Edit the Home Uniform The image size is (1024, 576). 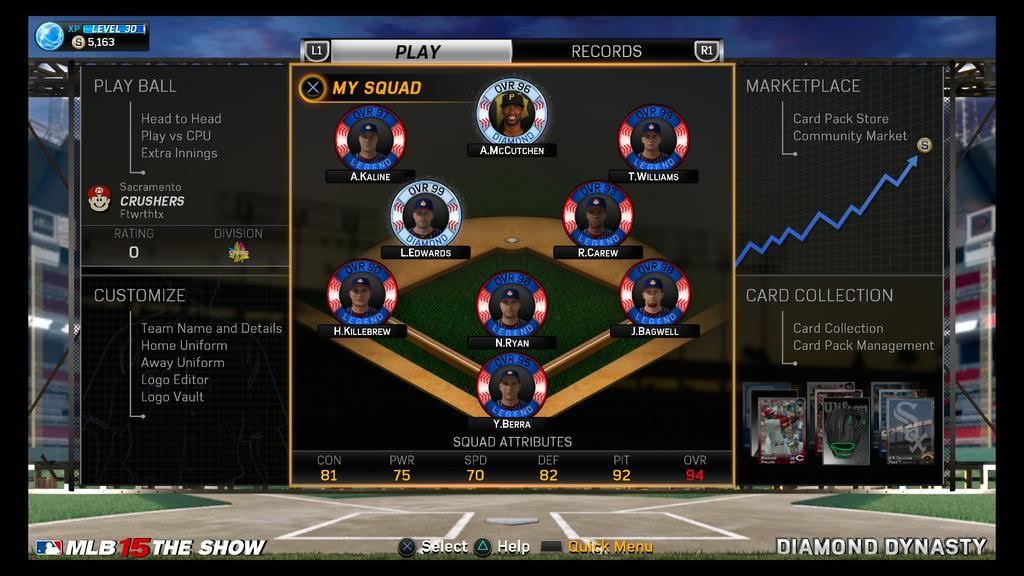[x=184, y=345]
